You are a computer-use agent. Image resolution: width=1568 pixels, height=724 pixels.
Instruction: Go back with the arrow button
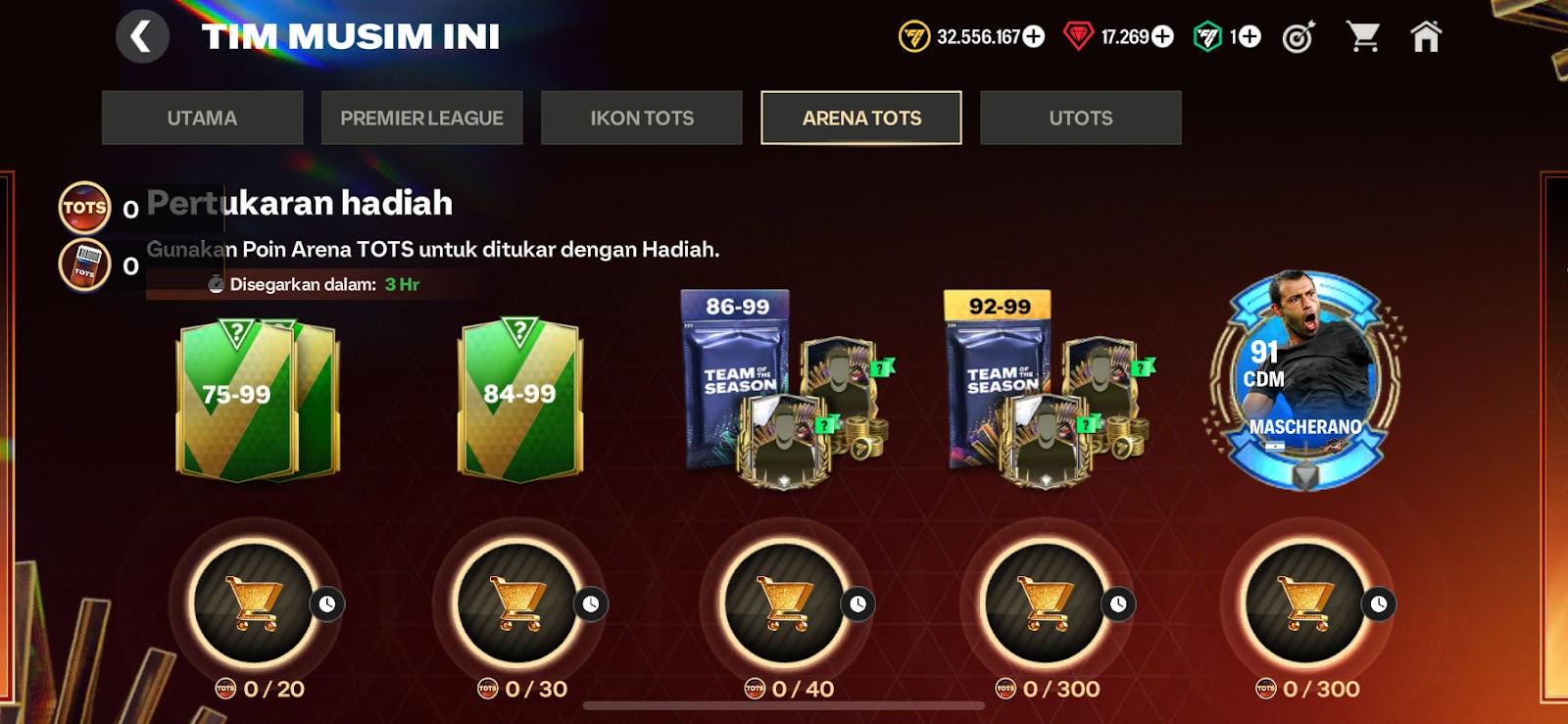(x=142, y=37)
